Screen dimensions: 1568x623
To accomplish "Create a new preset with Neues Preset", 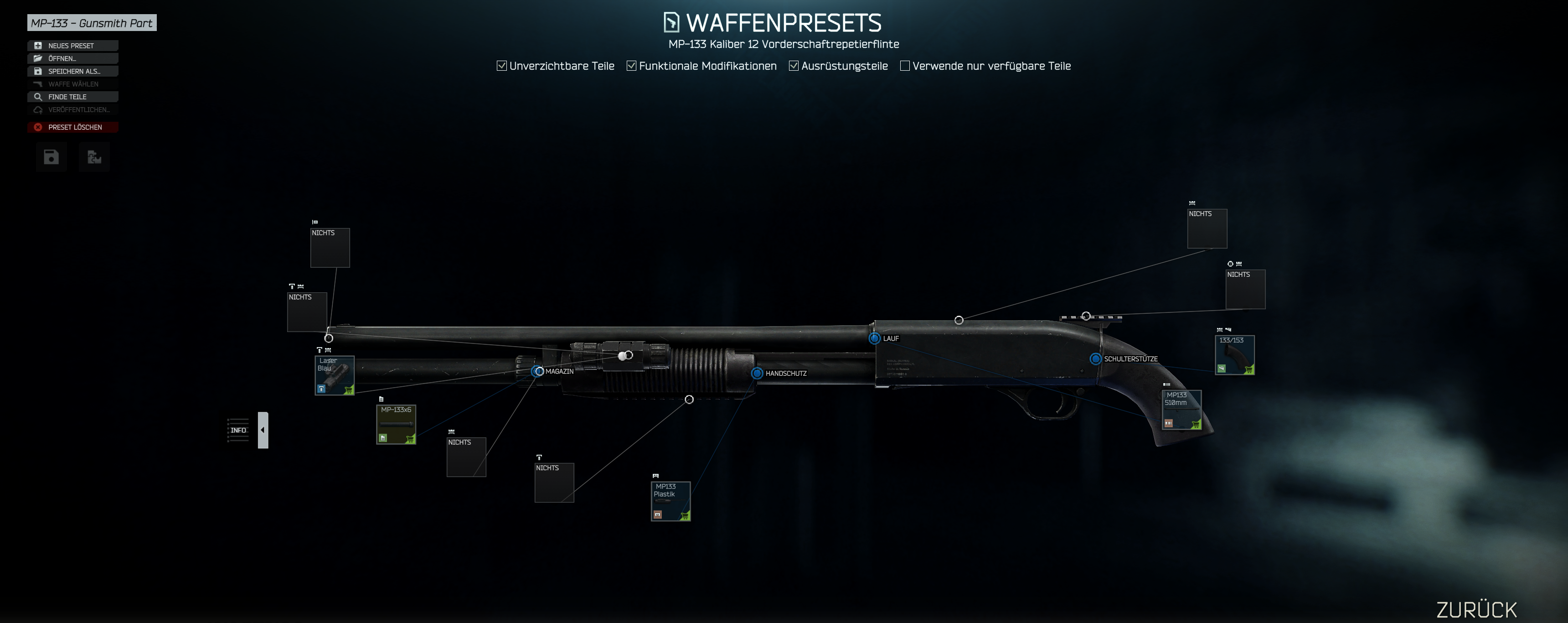I will click(x=72, y=46).
